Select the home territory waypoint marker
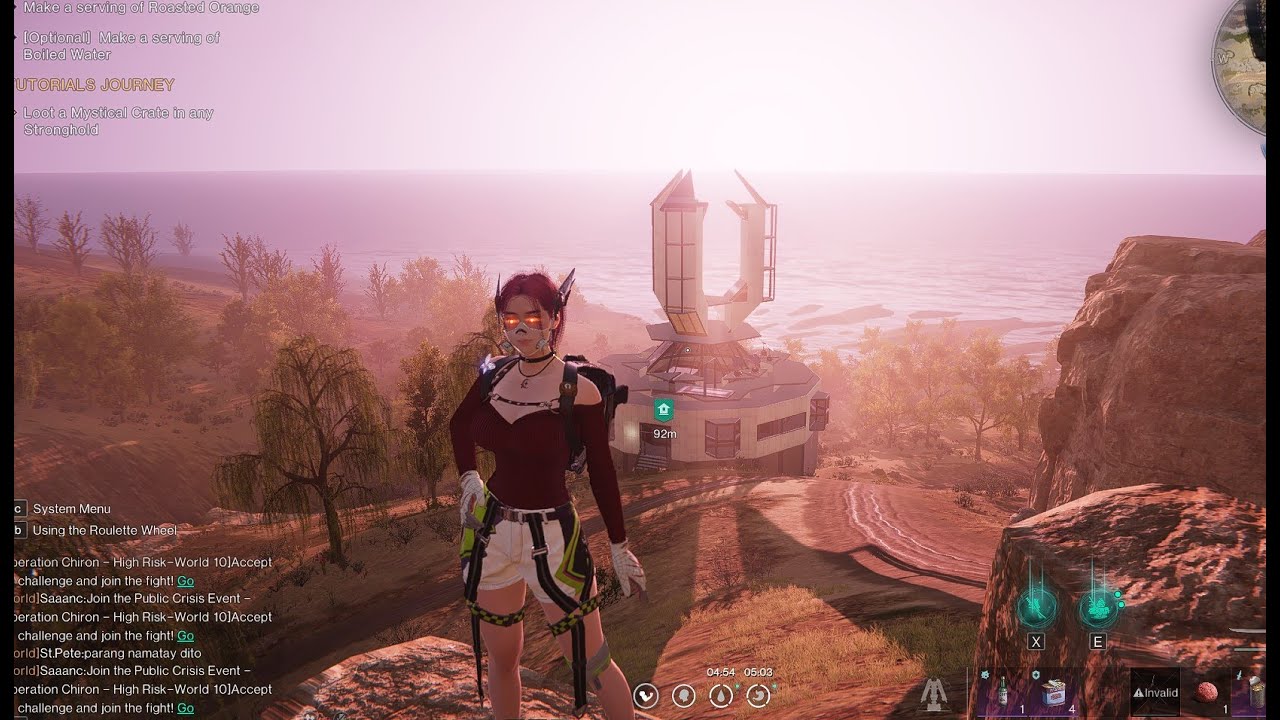The width and height of the screenshot is (1280, 720). [x=662, y=409]
